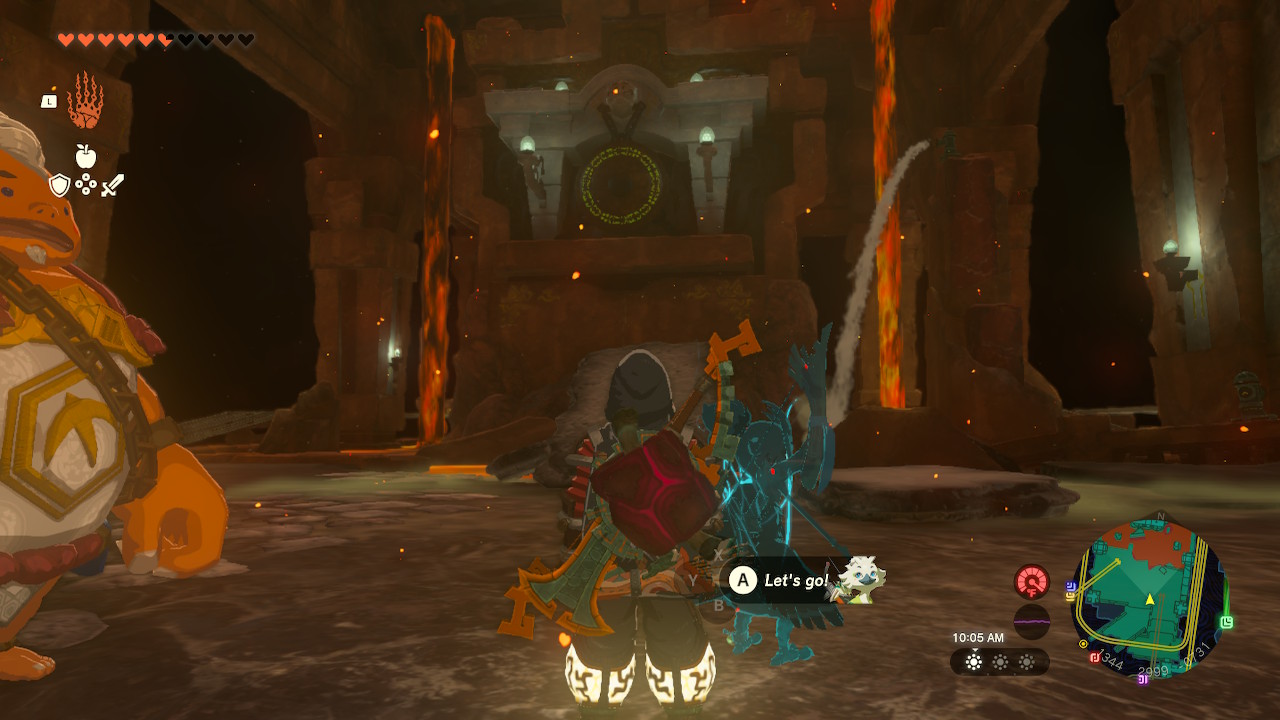Open the red temperature gauge dial
1280x720 pixels.
tap(1032, 583)
